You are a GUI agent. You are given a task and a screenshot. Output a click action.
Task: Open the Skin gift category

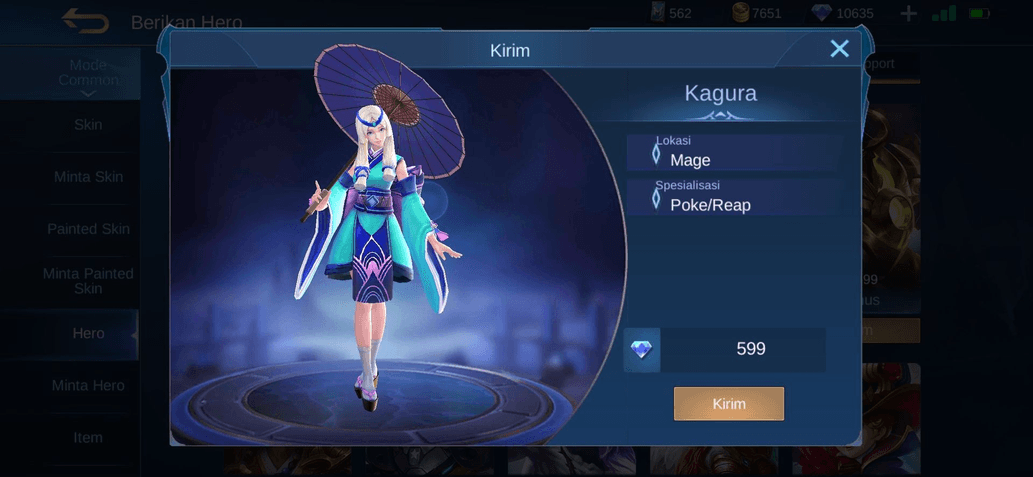[88, 125]
